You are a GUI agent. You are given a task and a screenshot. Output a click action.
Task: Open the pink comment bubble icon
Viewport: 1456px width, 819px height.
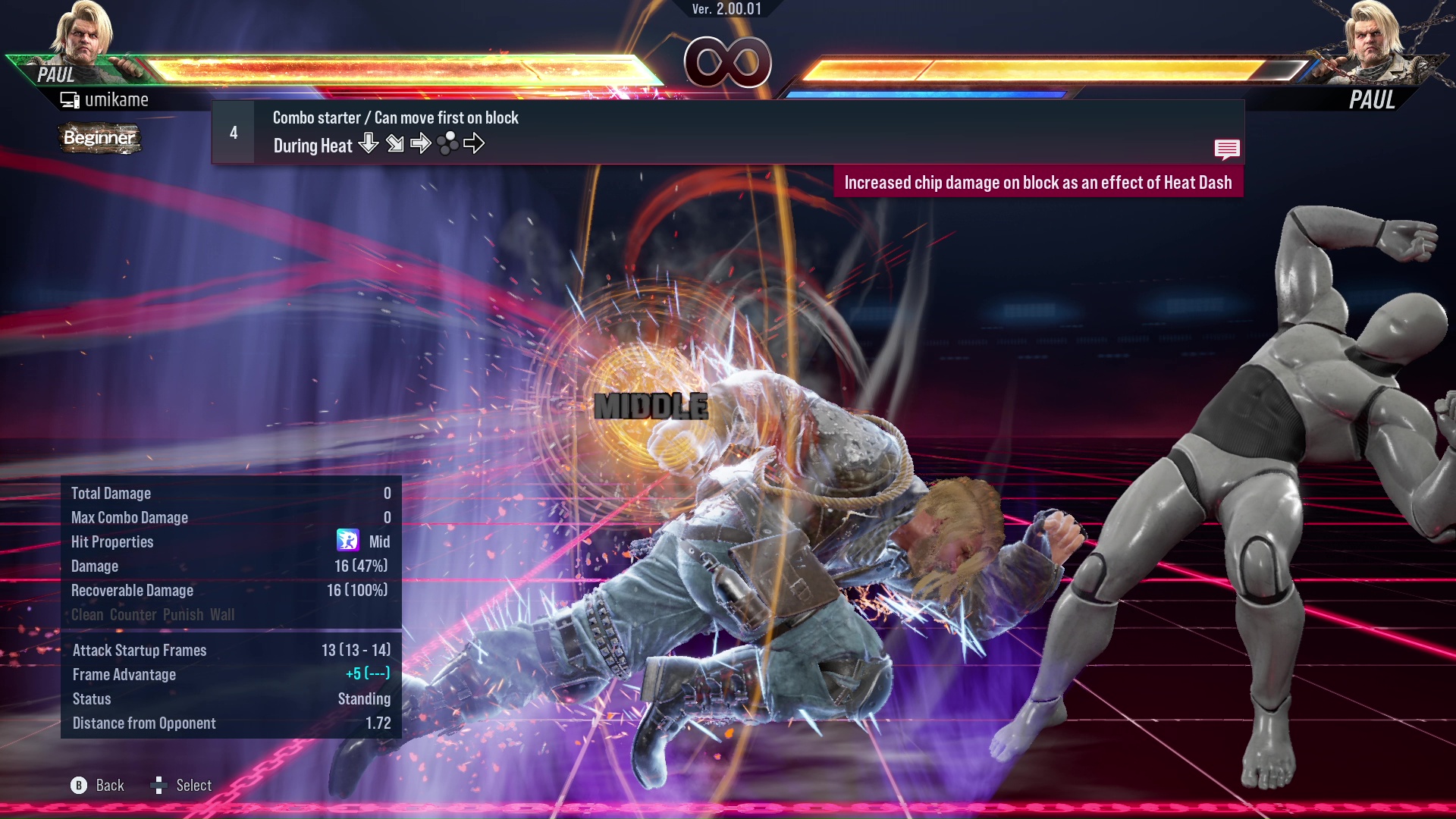pos(1227,149)
